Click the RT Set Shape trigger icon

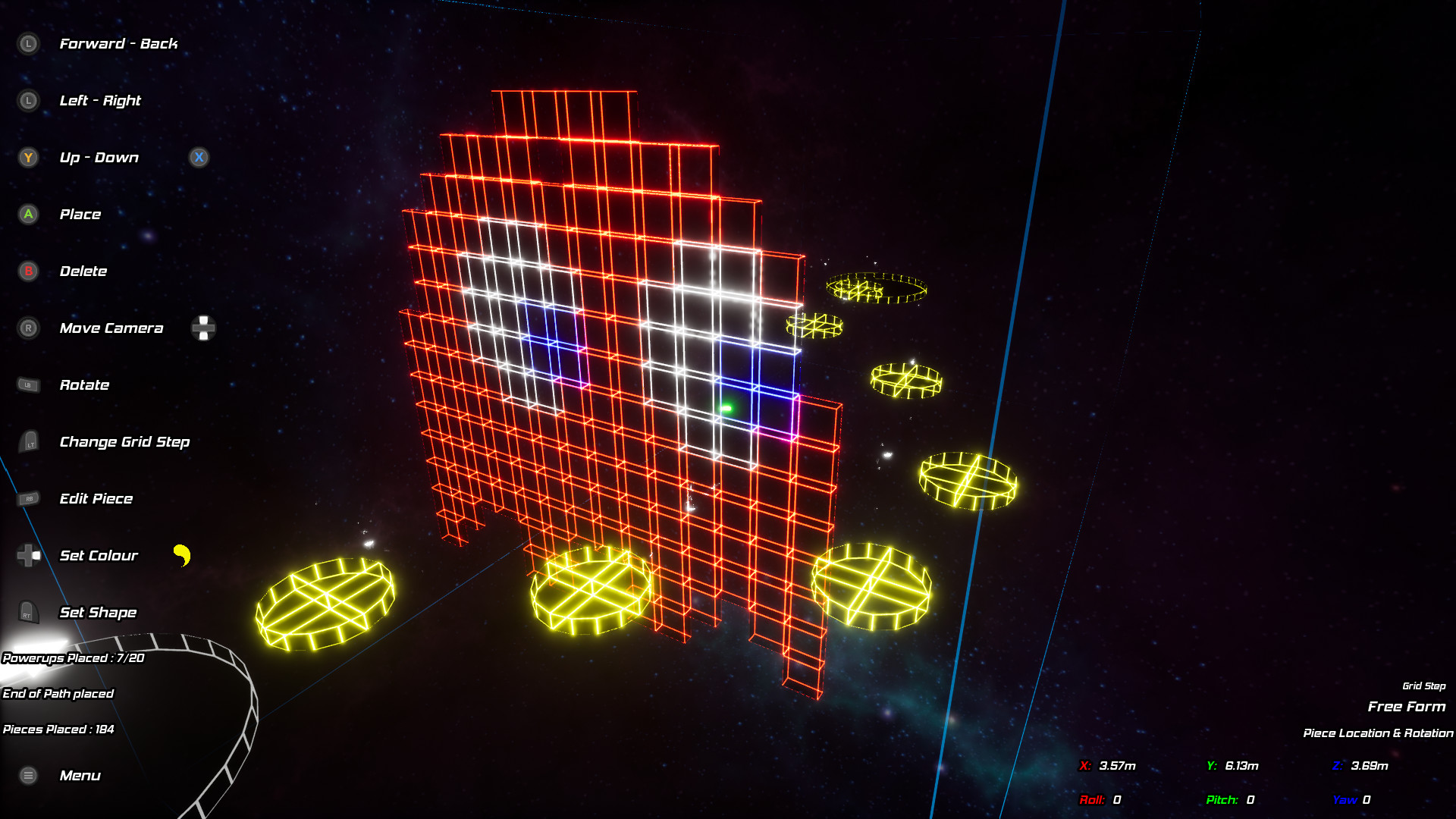click(28, 613)
